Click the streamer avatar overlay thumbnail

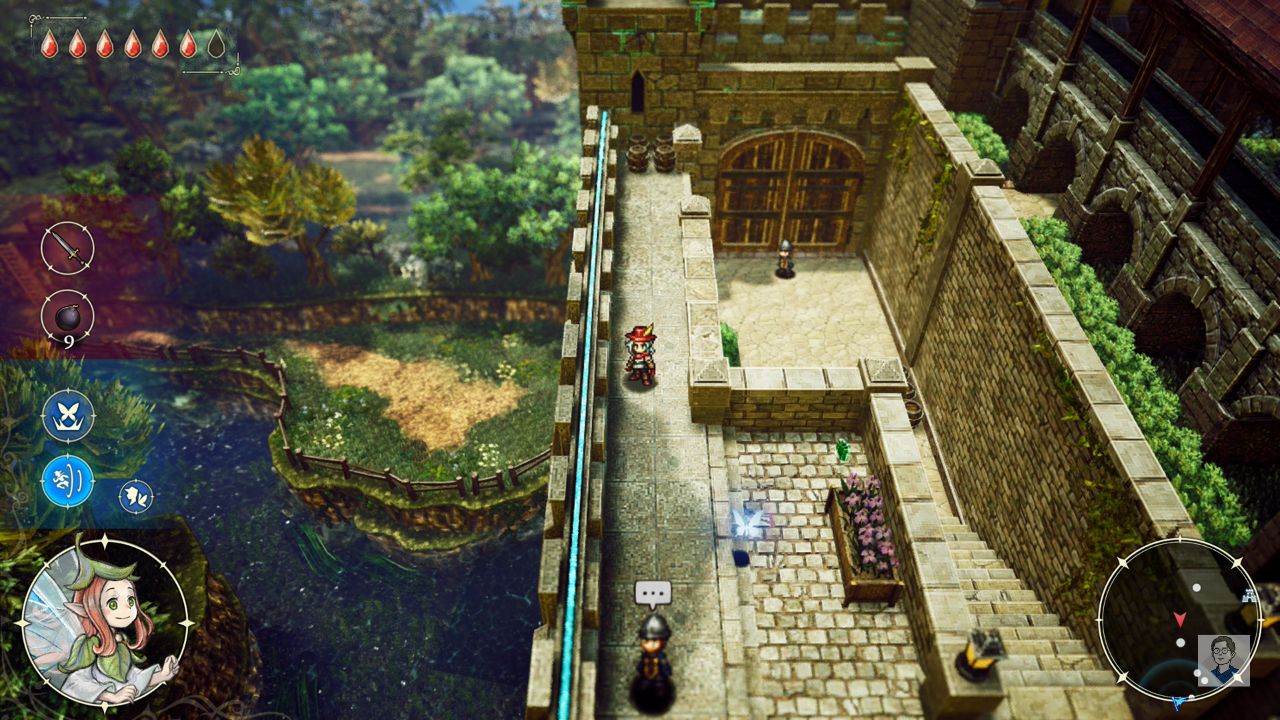[1224, 660]
